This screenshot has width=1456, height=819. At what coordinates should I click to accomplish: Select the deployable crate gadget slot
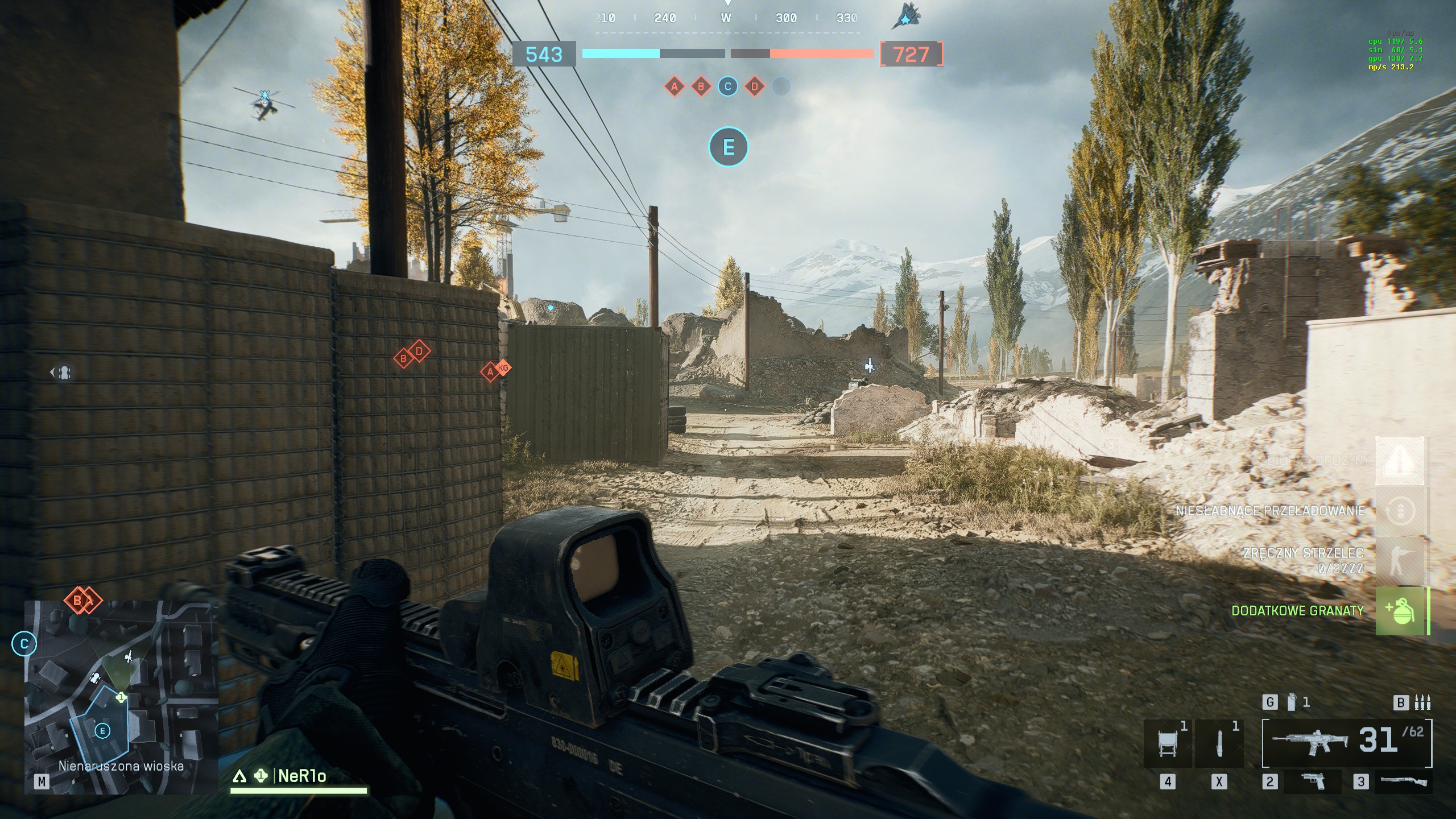tap(1167, 743)
